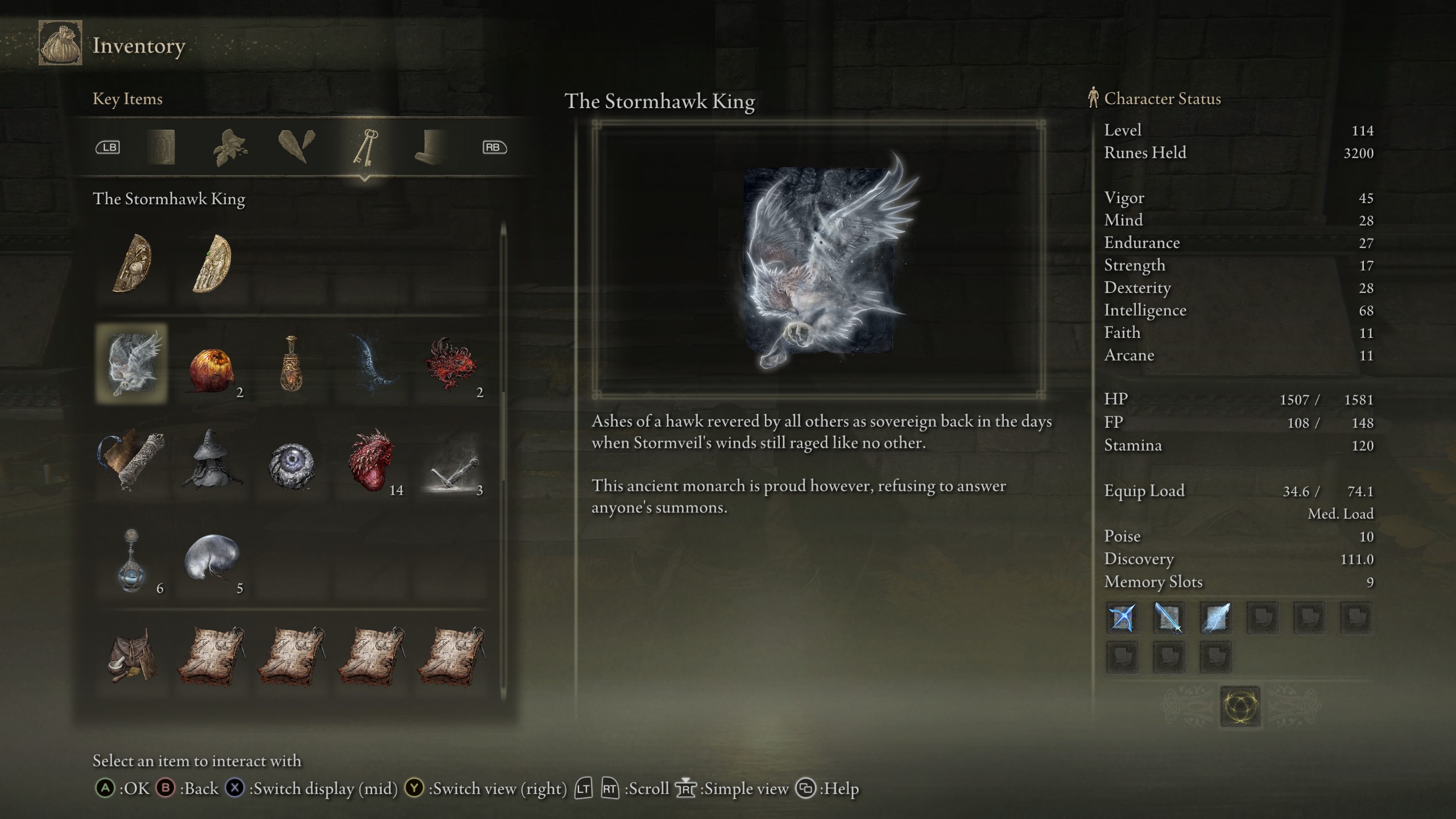Click the golden Great Rune icon
Screen dimensions: 1456x819
pos(1240,707)
